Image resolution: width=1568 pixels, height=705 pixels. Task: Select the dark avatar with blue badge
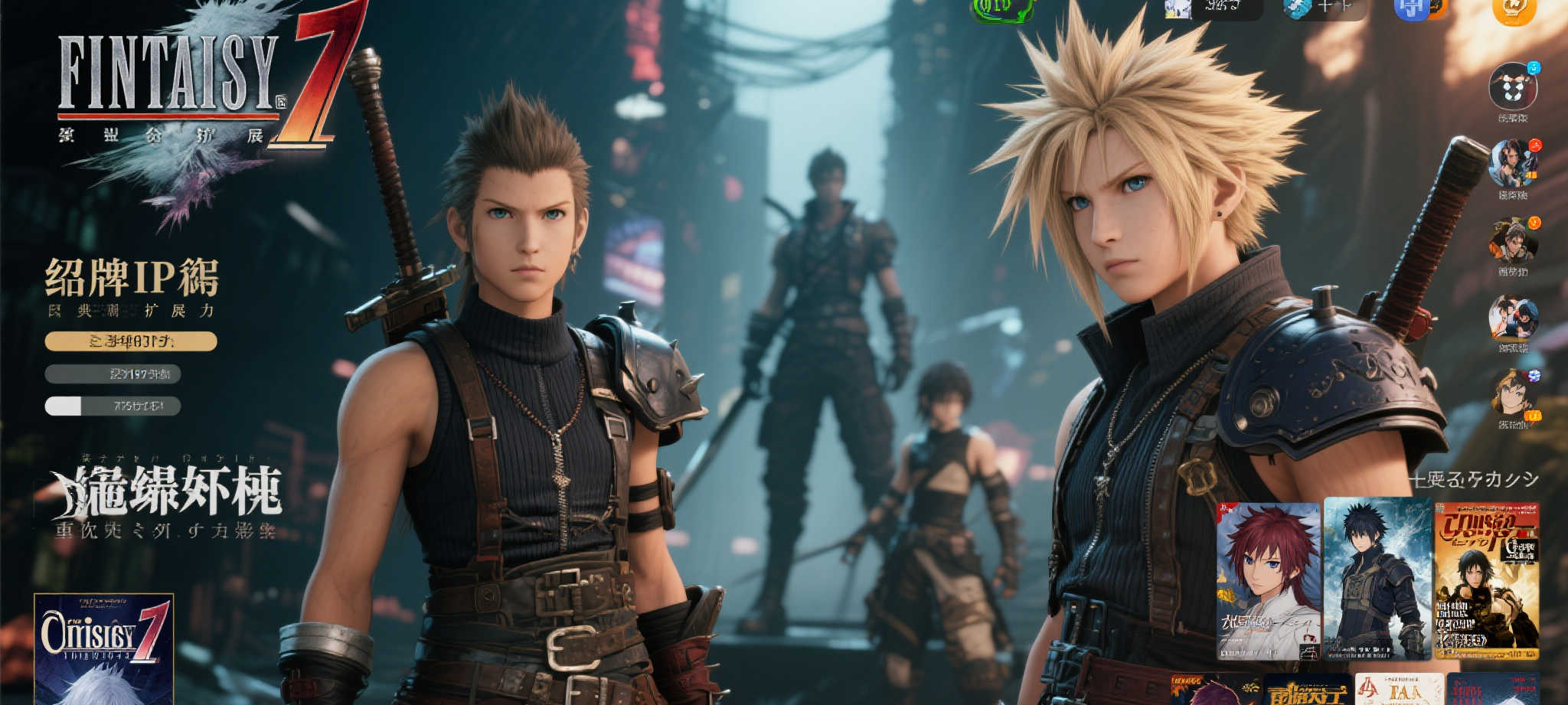point(1513,87)
